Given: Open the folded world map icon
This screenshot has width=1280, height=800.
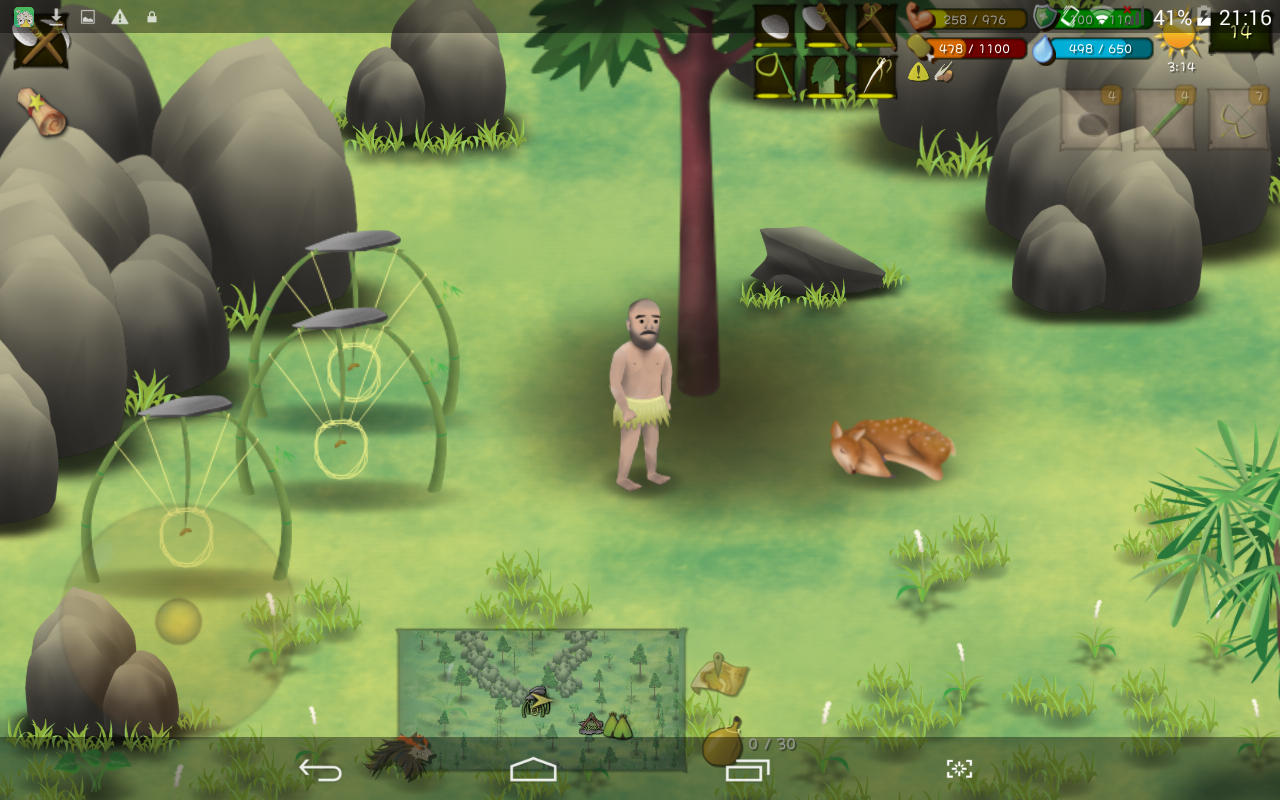Looking at the screenshot, I should [x=720, y=675].
